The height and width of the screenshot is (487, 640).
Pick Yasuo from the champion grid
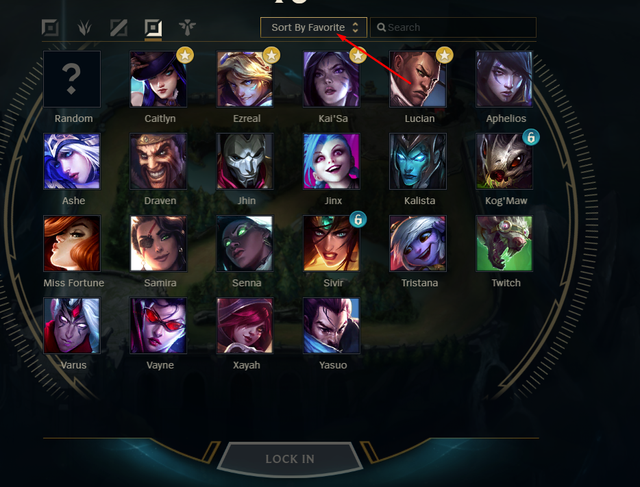point(331,325)
